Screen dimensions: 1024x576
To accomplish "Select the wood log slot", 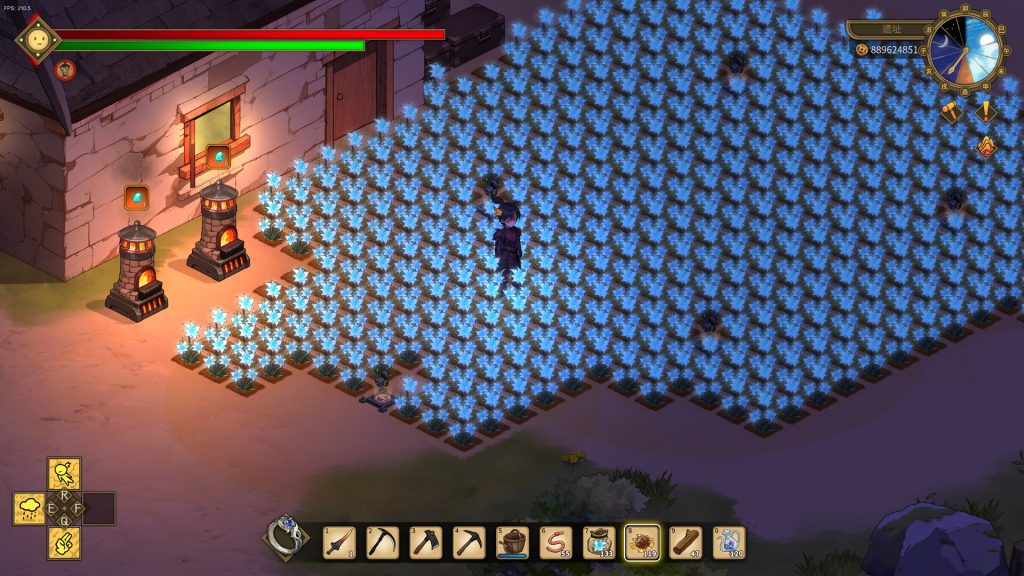I will pos(686,543).
